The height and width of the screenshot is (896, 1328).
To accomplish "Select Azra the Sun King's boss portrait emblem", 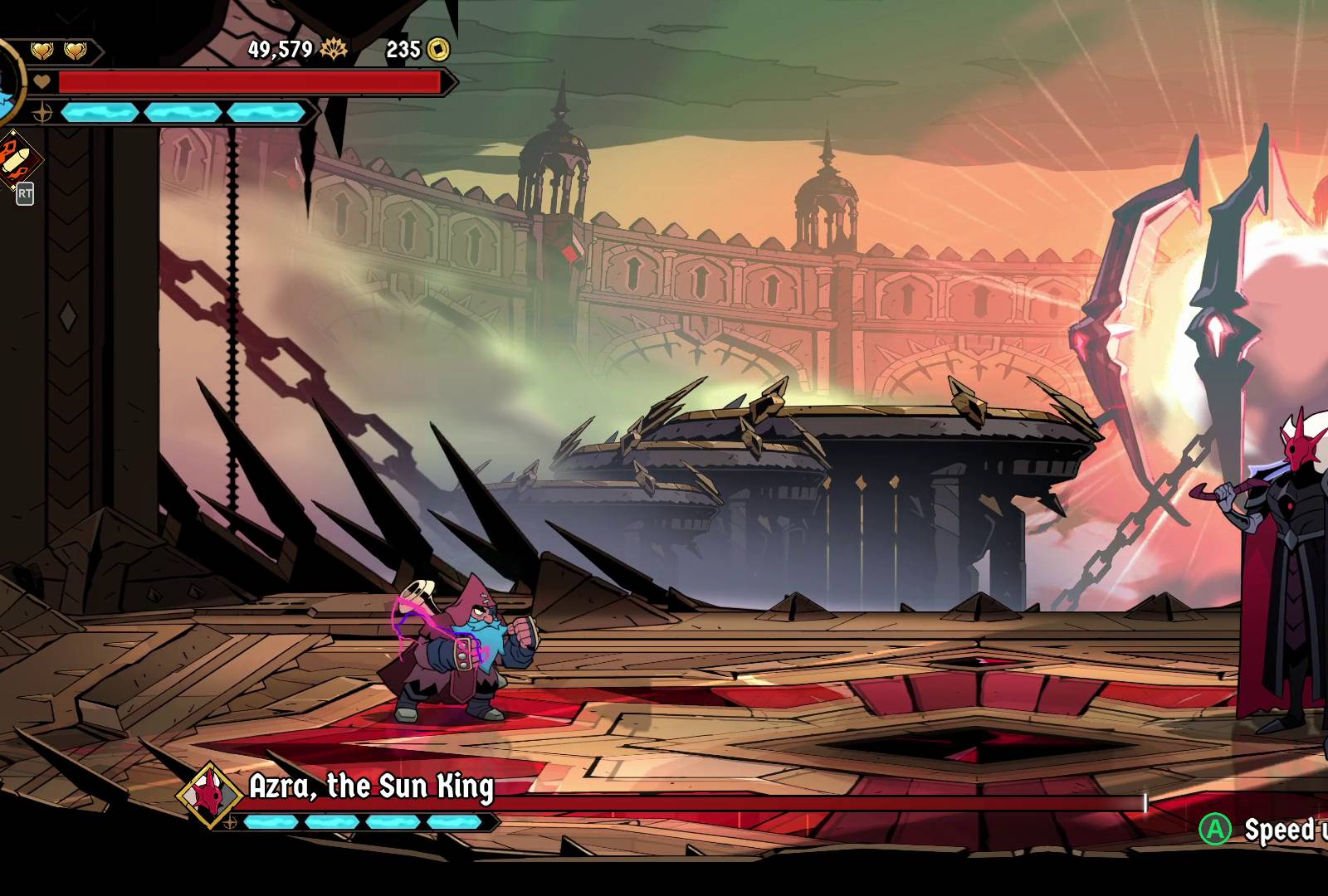I will [210, 794].
